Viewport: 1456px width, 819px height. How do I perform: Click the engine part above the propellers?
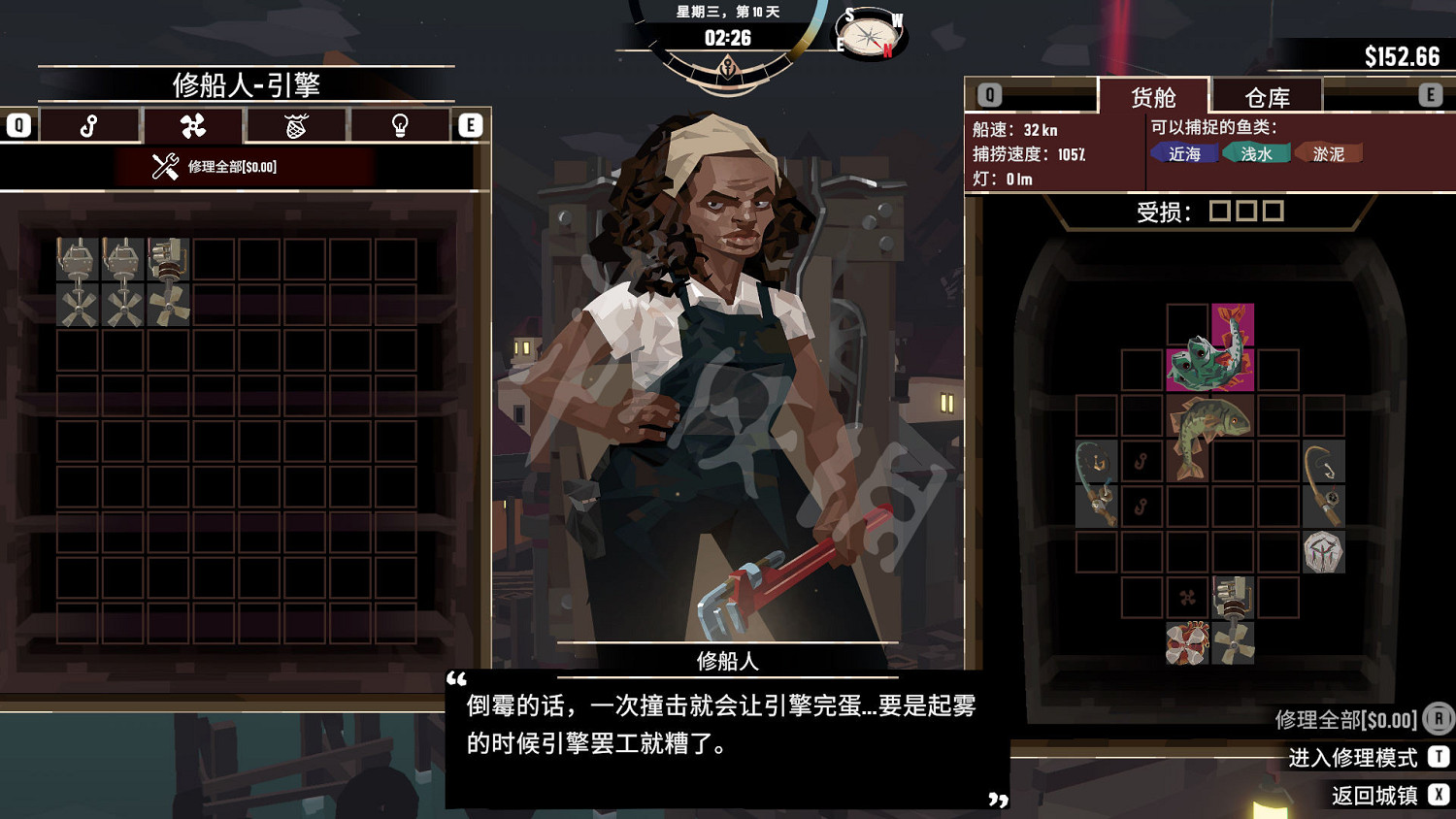point(1231,597)
